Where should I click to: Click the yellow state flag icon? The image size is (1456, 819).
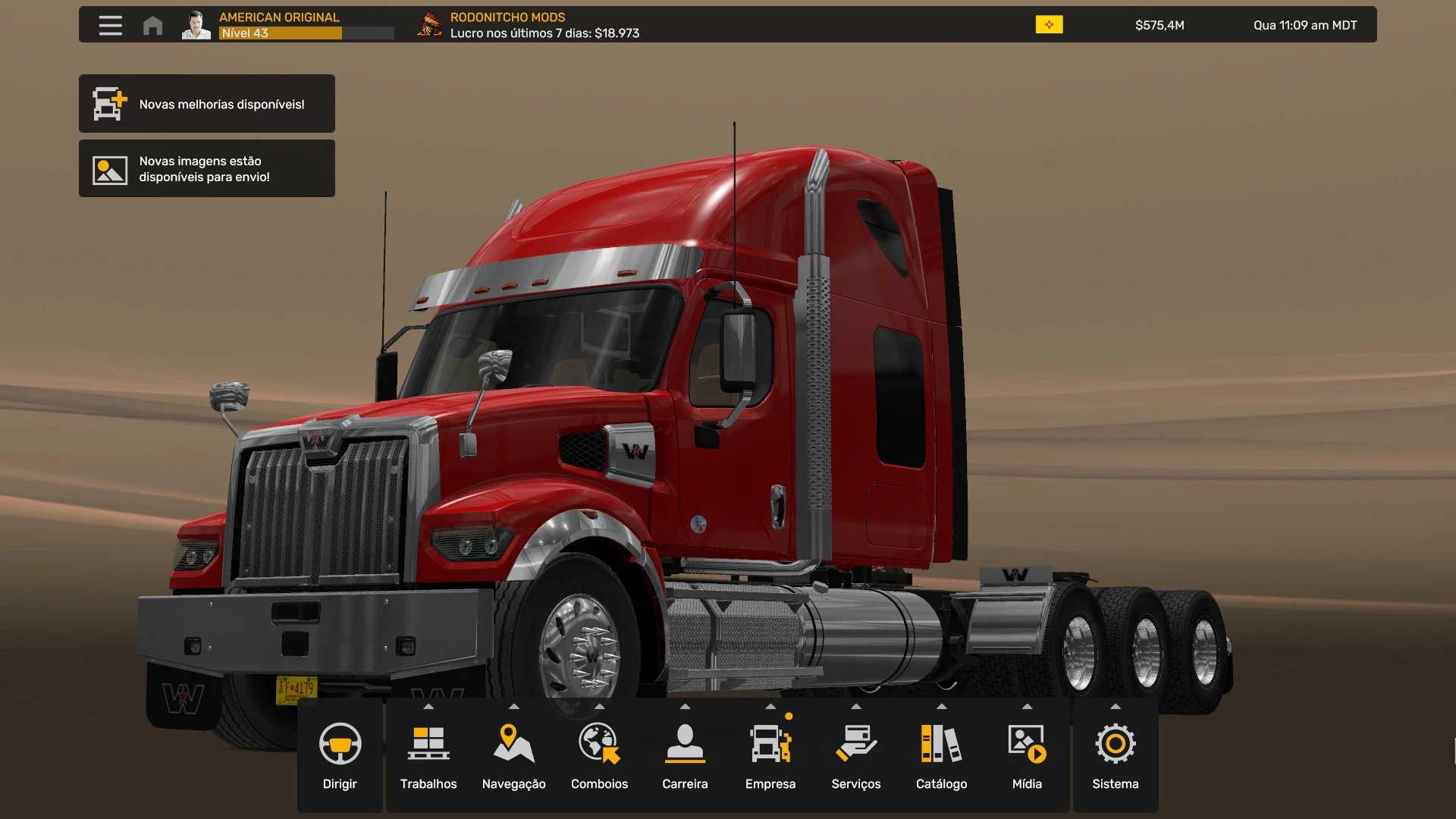[x=1049, y=25]
